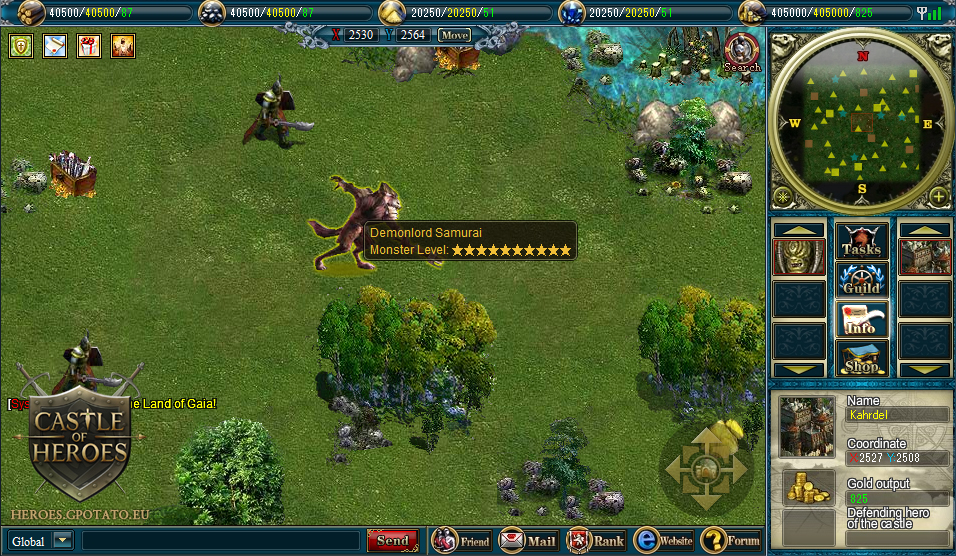
Task: Click the circular minimap
Action: (861, 120)
